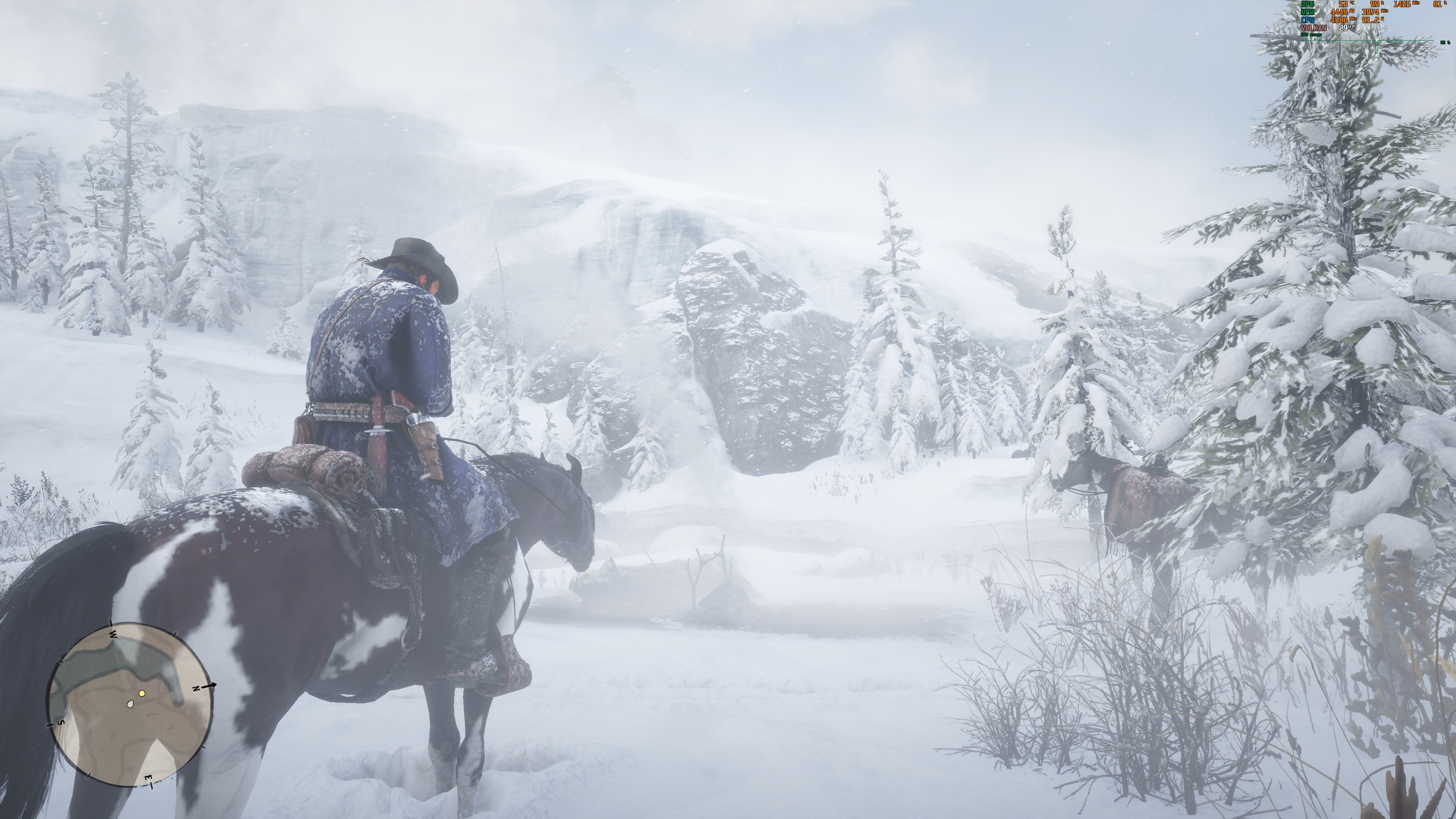Select the white player marker on the minimap
Image resolution: width=1456 pixels, height=819 pixels.
pyautogui.click(x=131, y=704)
